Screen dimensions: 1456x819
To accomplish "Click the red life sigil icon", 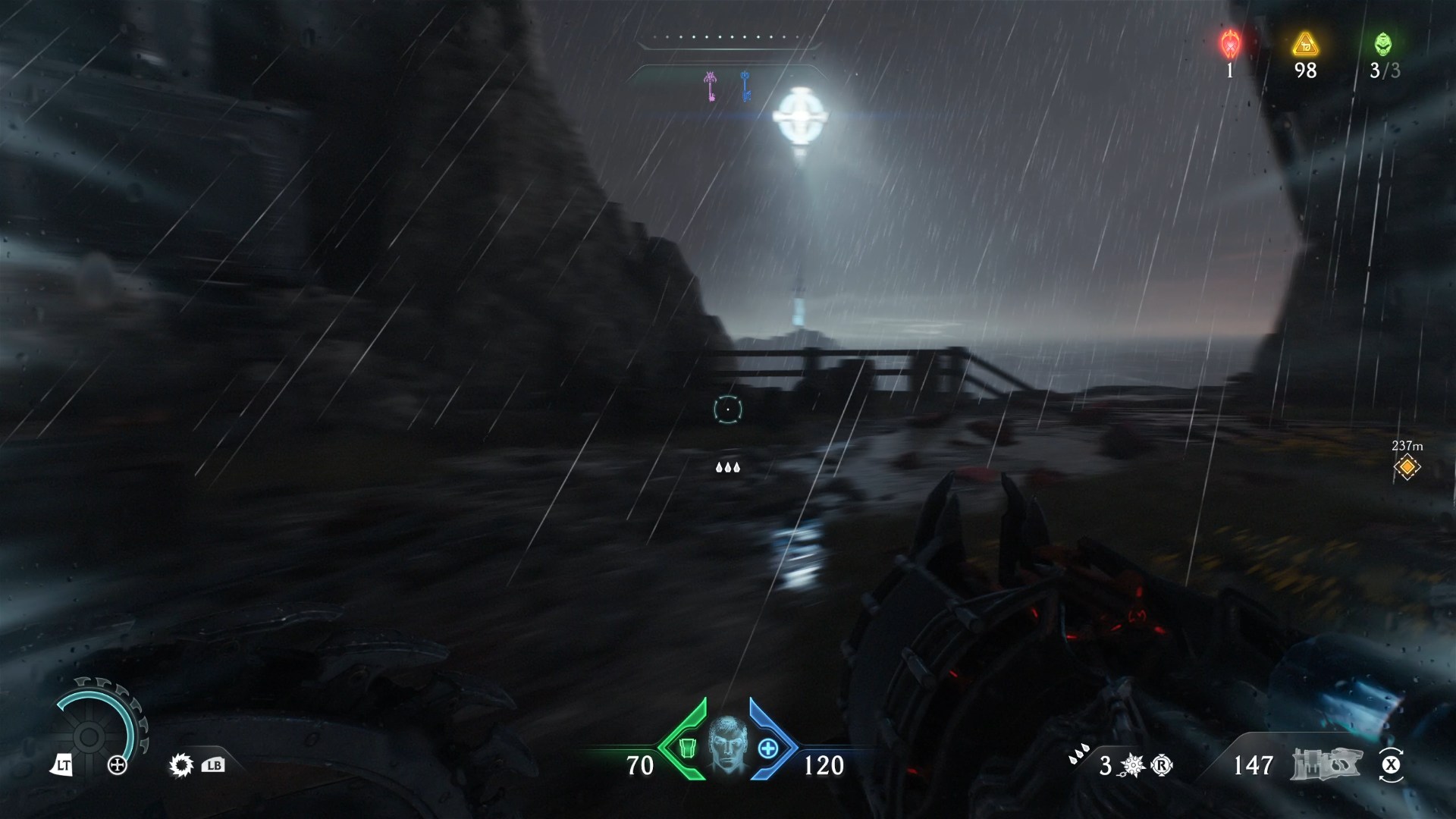I will [x=1229, y=44].
